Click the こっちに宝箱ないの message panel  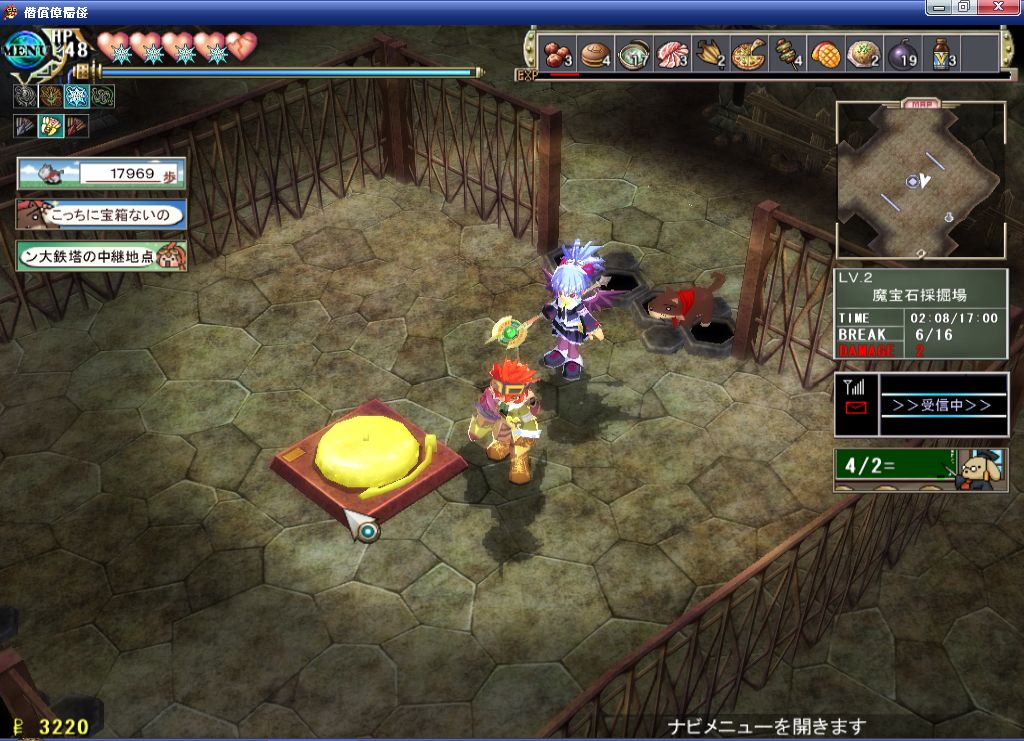coord(101,214)
